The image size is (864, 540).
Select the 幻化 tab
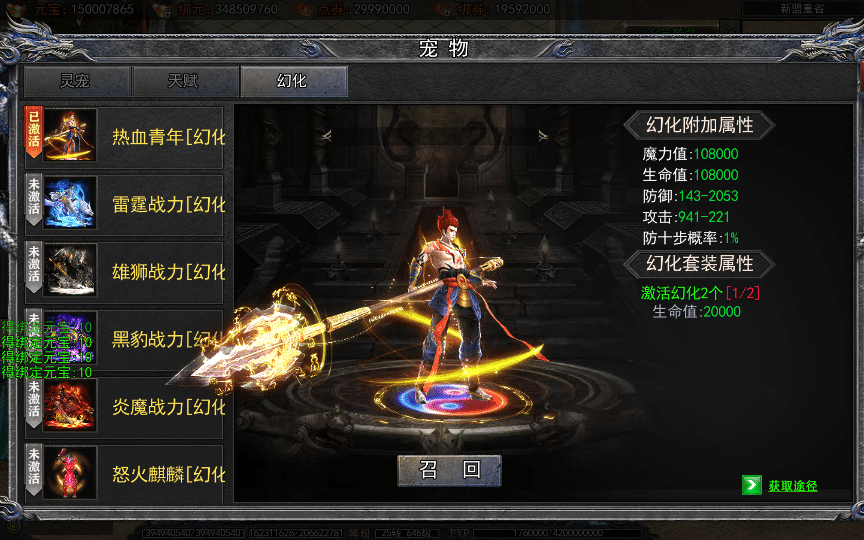click(293, 82)
